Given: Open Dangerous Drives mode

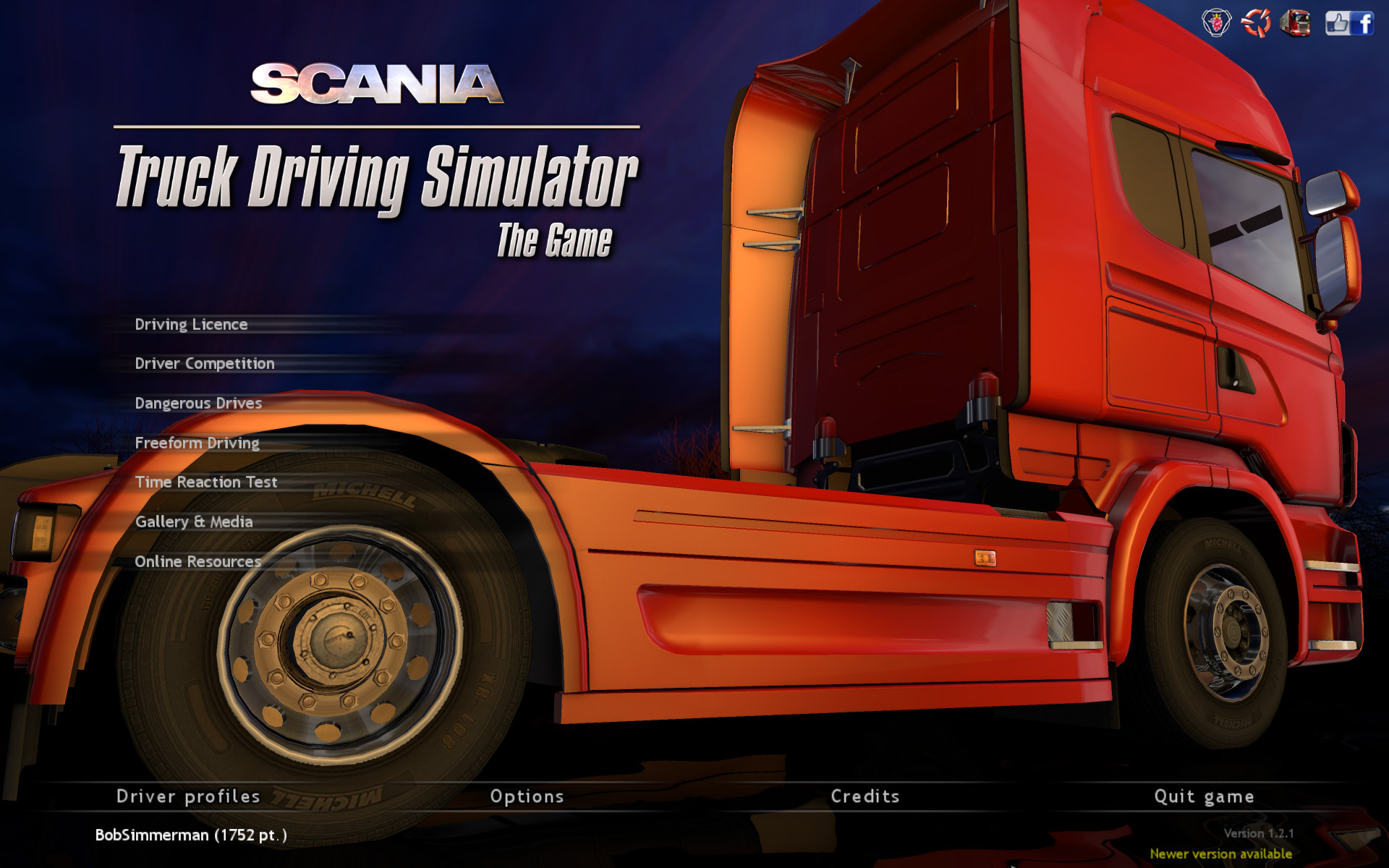Looking at the screenshot, I should (x=200, y=403).
